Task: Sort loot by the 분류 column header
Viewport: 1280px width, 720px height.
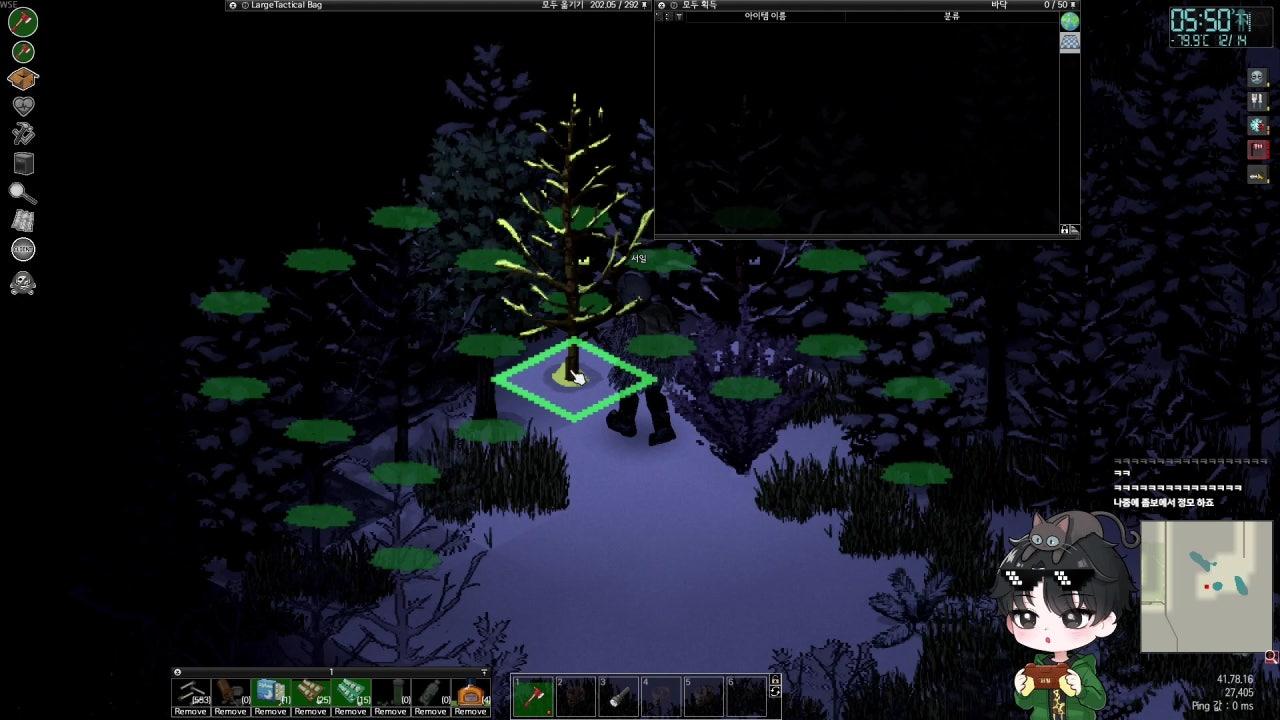Action: pos(951,16)
